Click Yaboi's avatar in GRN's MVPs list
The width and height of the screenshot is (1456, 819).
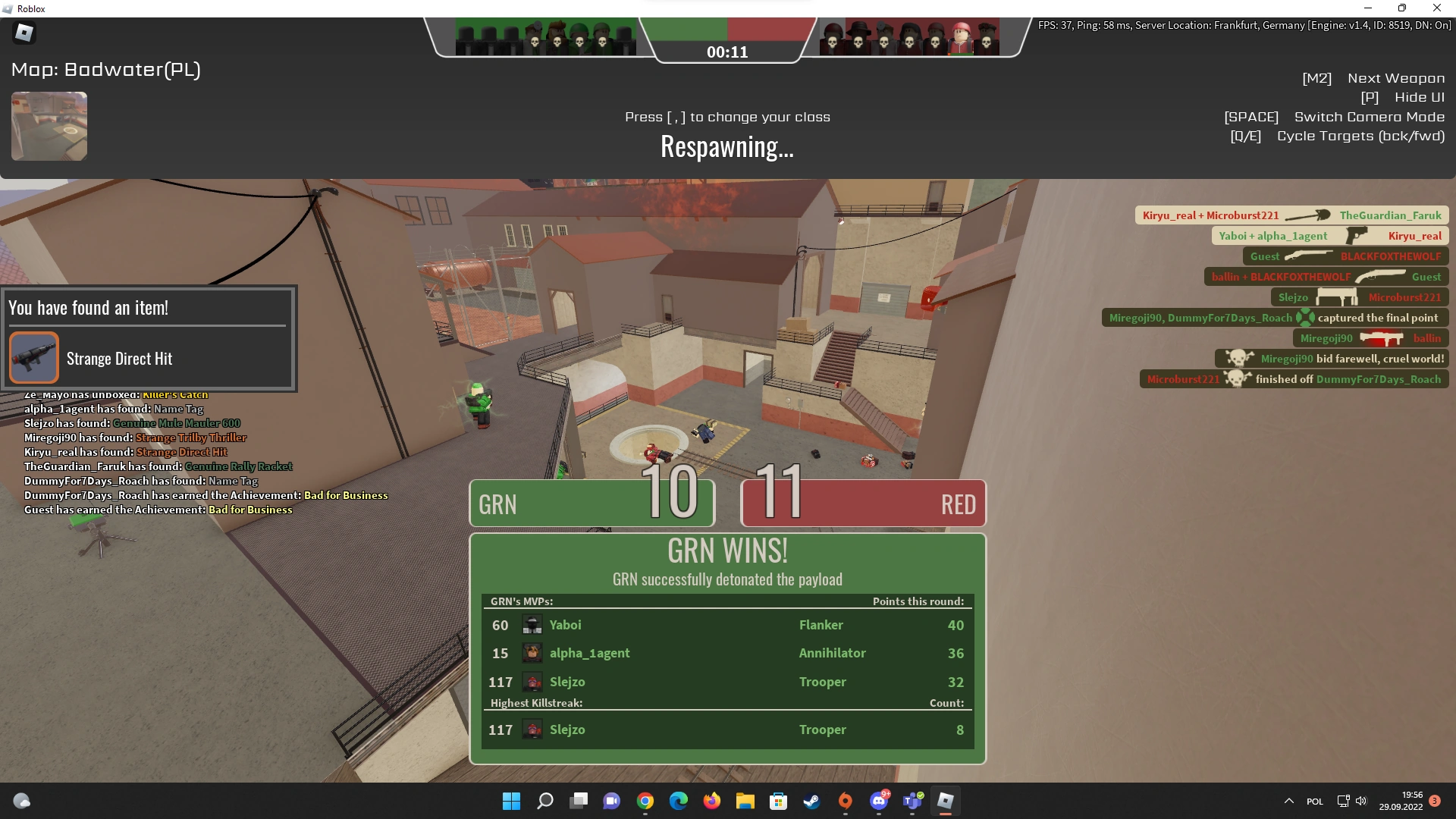click(x=532, y=625)
